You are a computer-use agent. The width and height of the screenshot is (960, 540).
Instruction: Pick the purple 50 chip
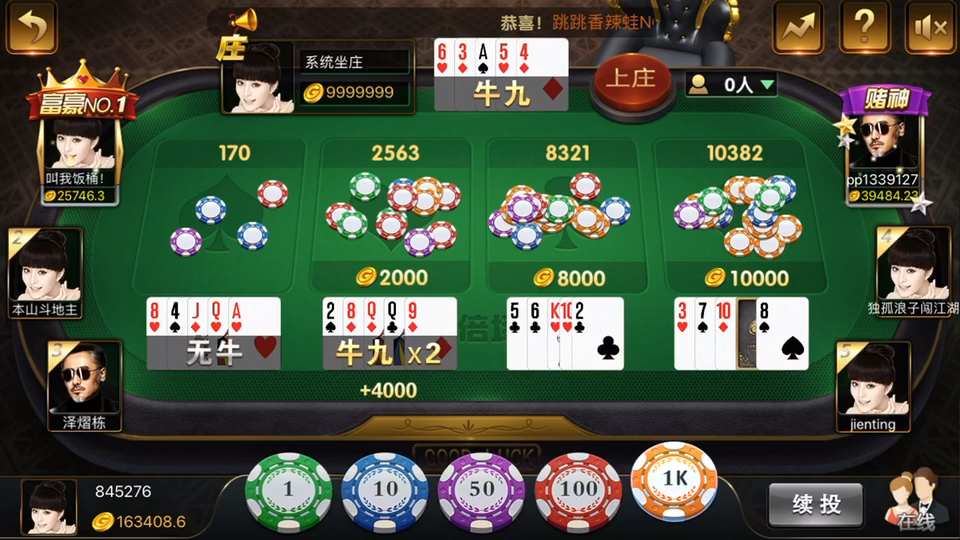[482, 490]
